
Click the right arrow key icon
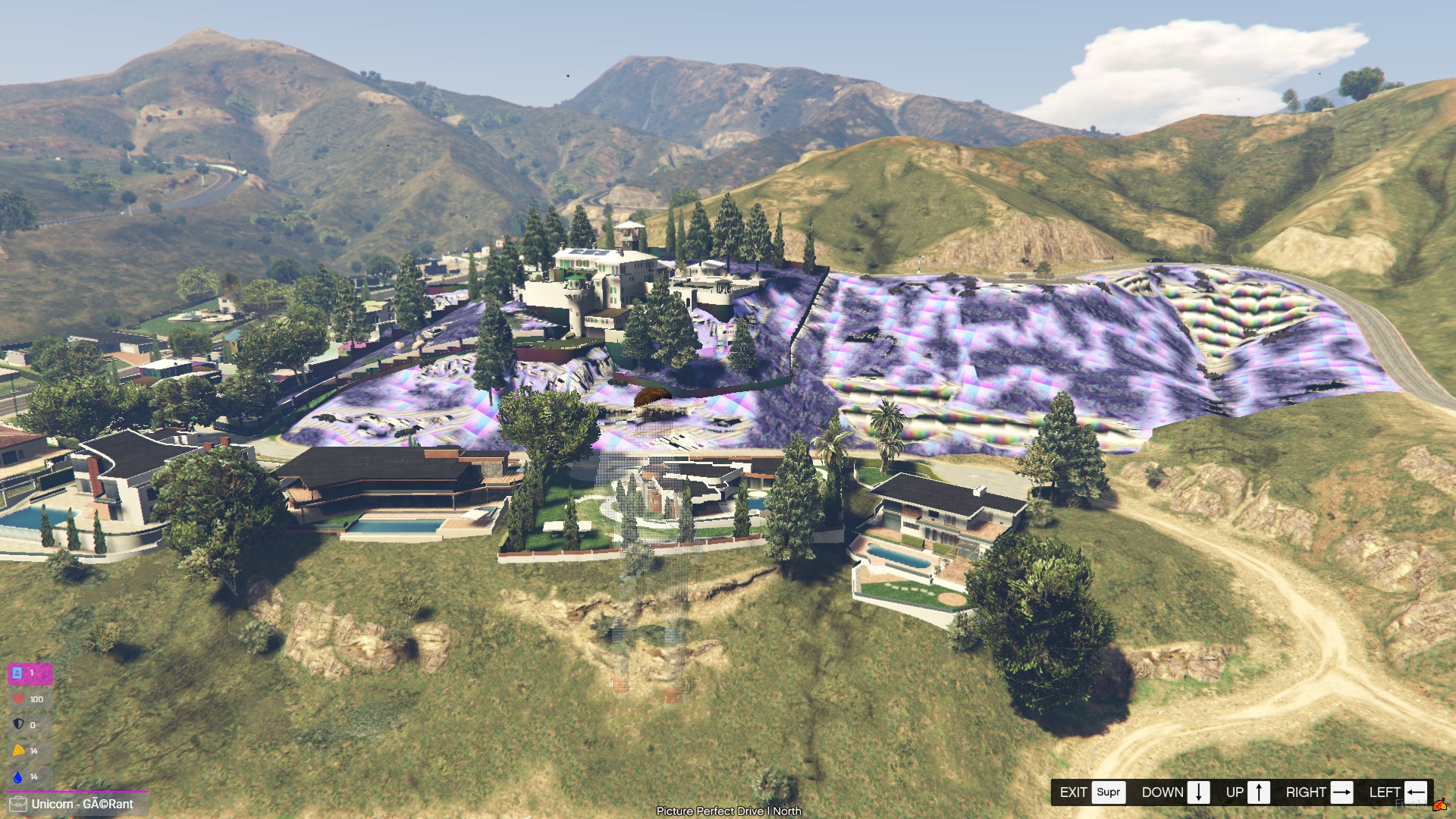coord(1342,792)
